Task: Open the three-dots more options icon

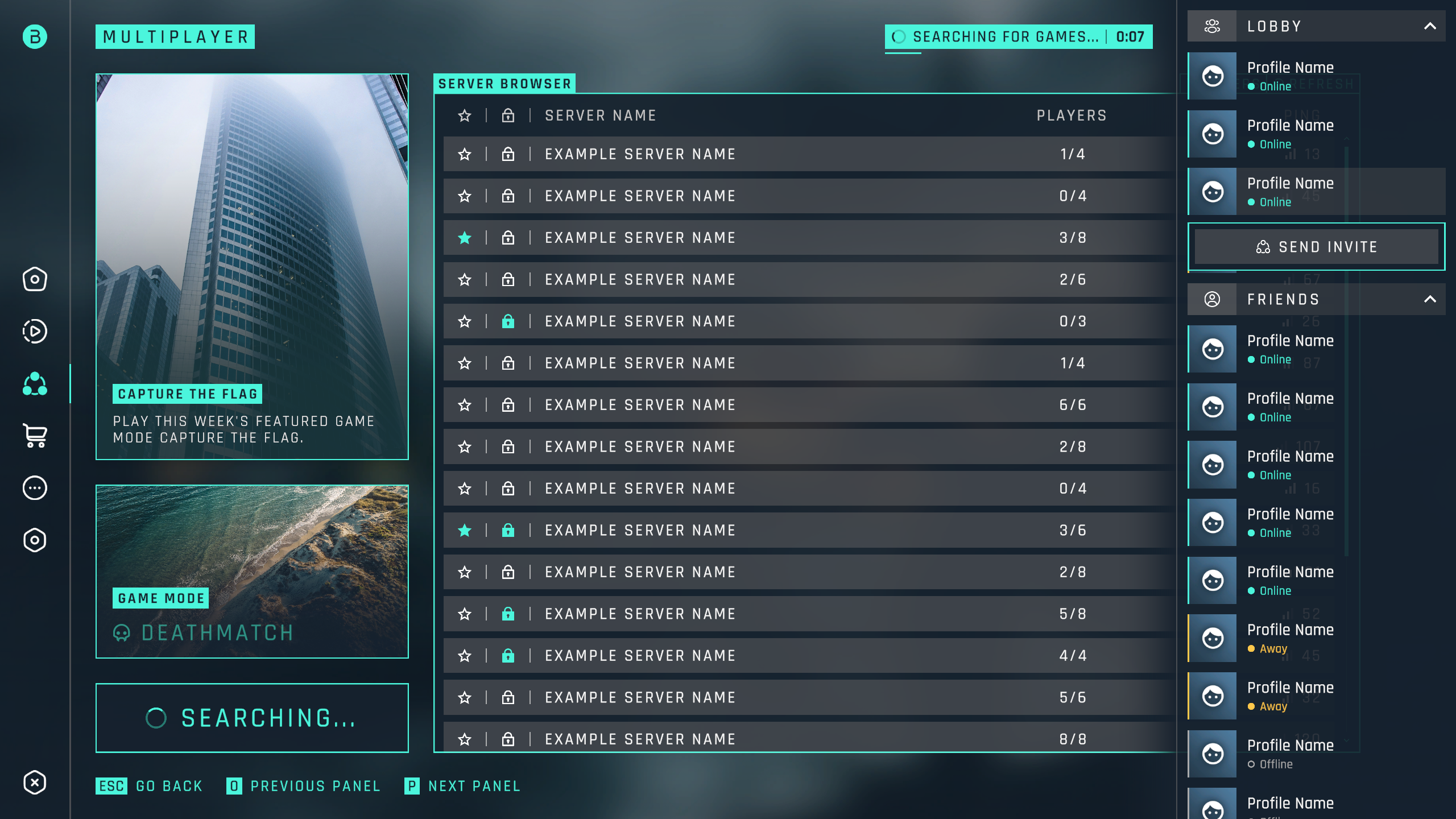Action: point(35,488)
